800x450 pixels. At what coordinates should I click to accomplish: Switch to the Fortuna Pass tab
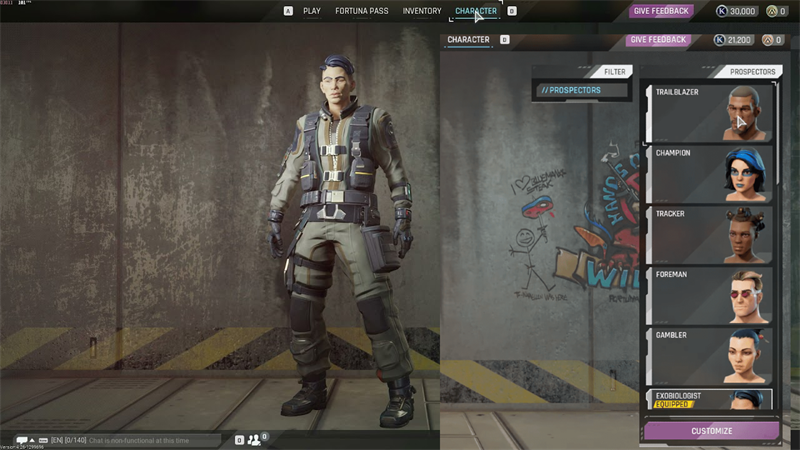tap(362, 11)
